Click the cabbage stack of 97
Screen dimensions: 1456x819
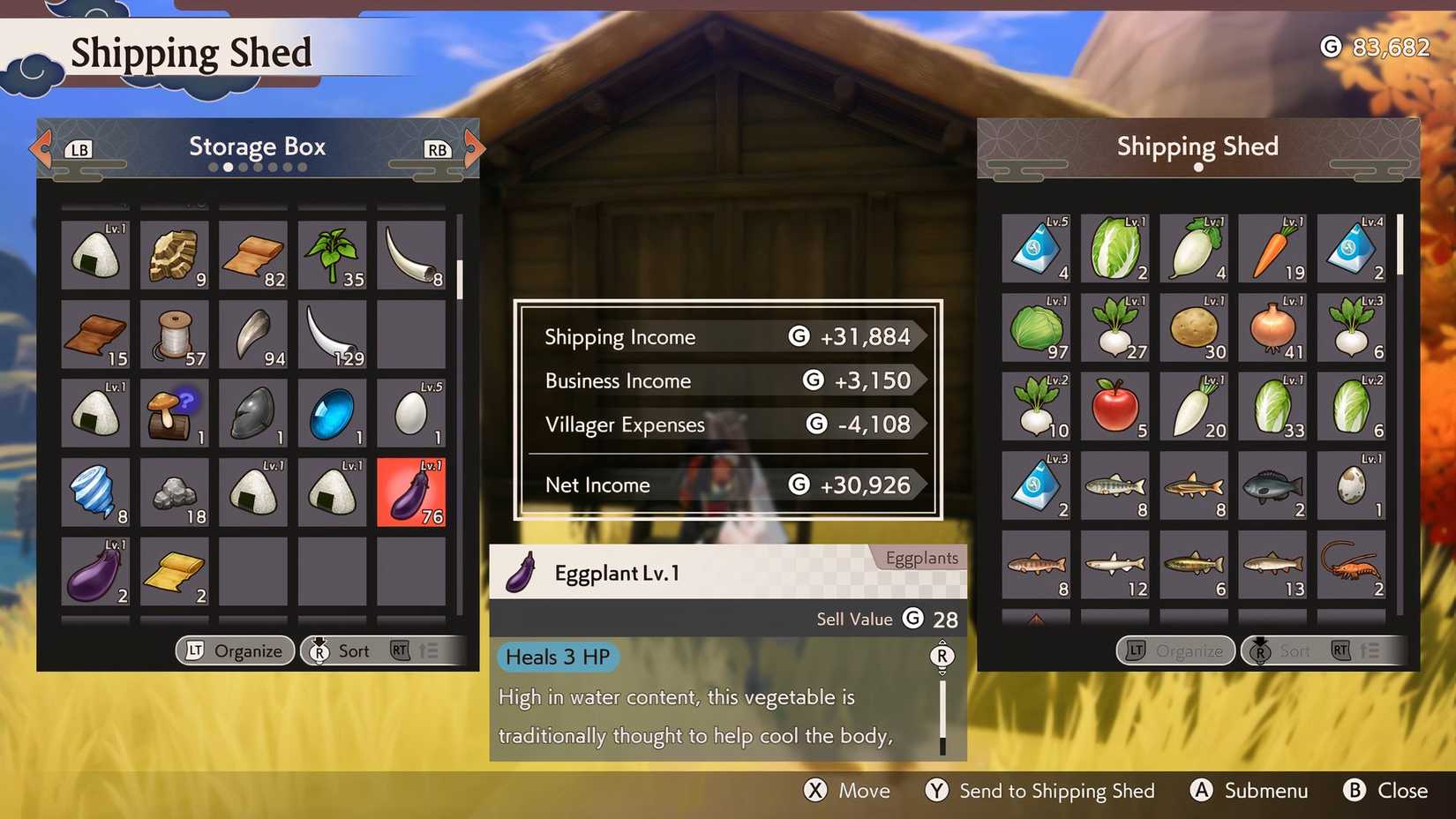pyautogui.click(x=1036, y=327)
